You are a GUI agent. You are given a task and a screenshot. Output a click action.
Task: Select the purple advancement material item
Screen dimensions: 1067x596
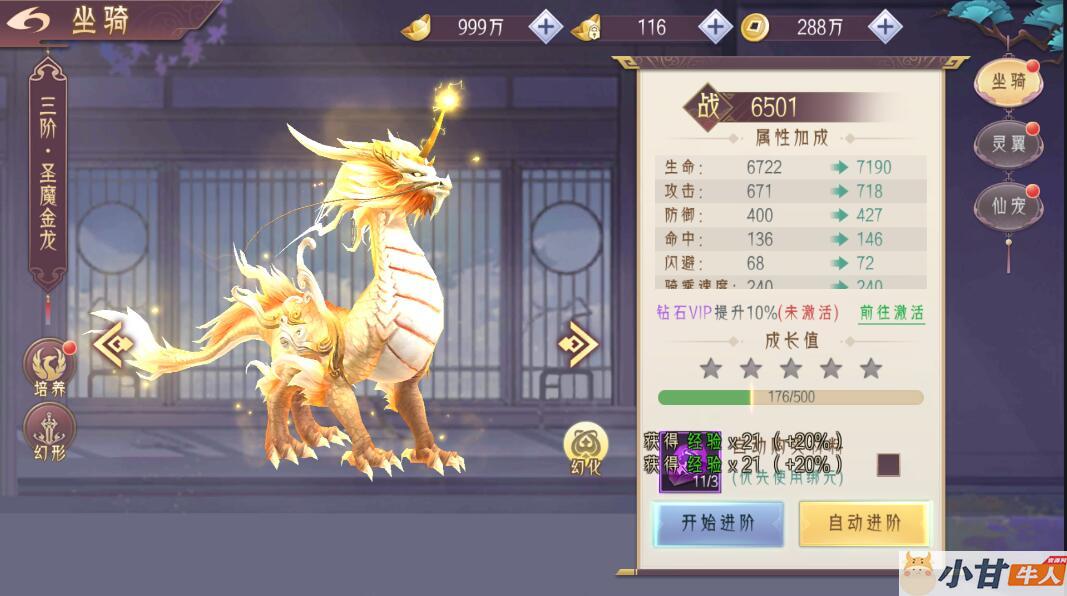coord(690,463)
